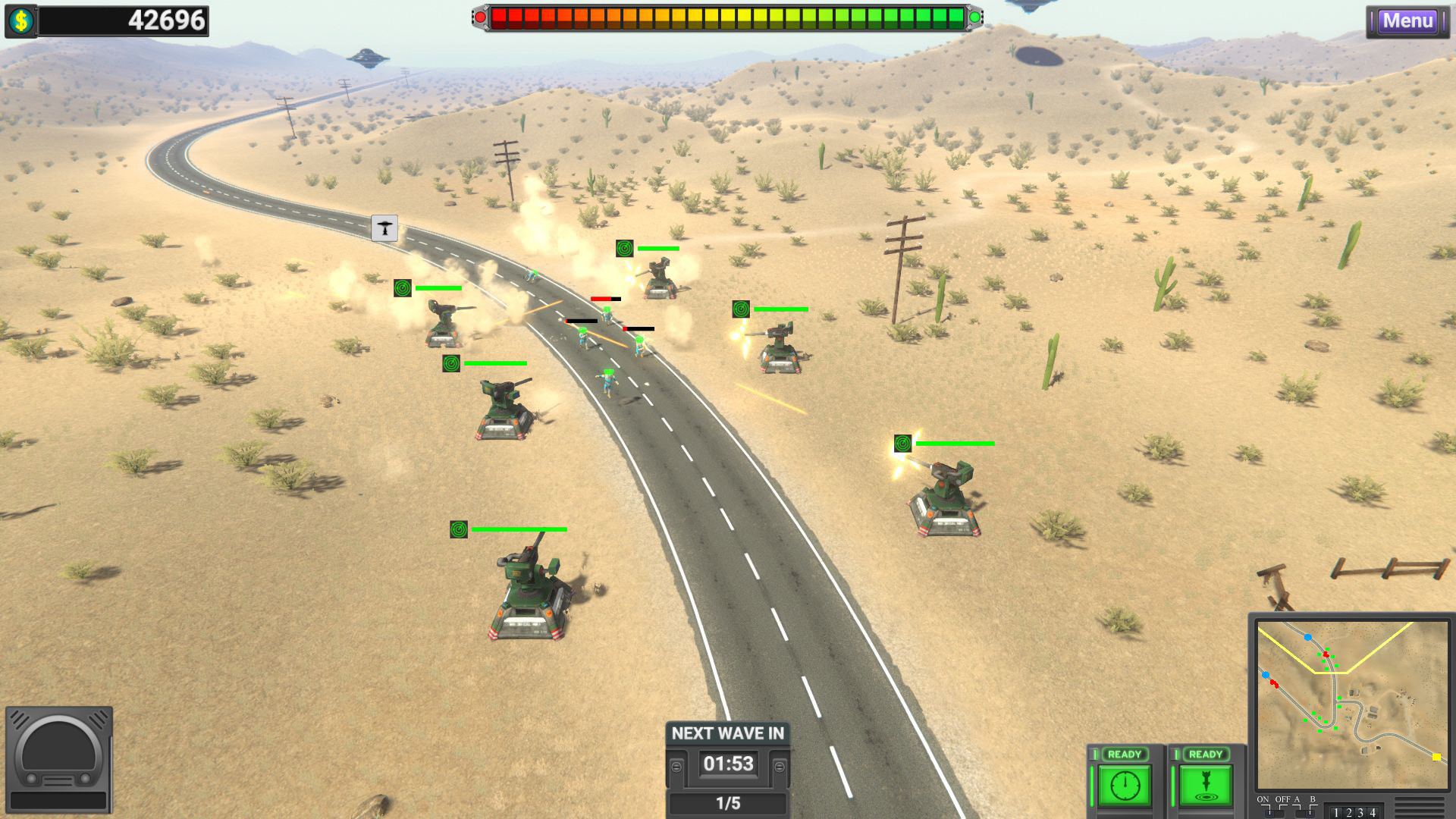Switch the minimap mode from B to A

(x=1297, y=813)
